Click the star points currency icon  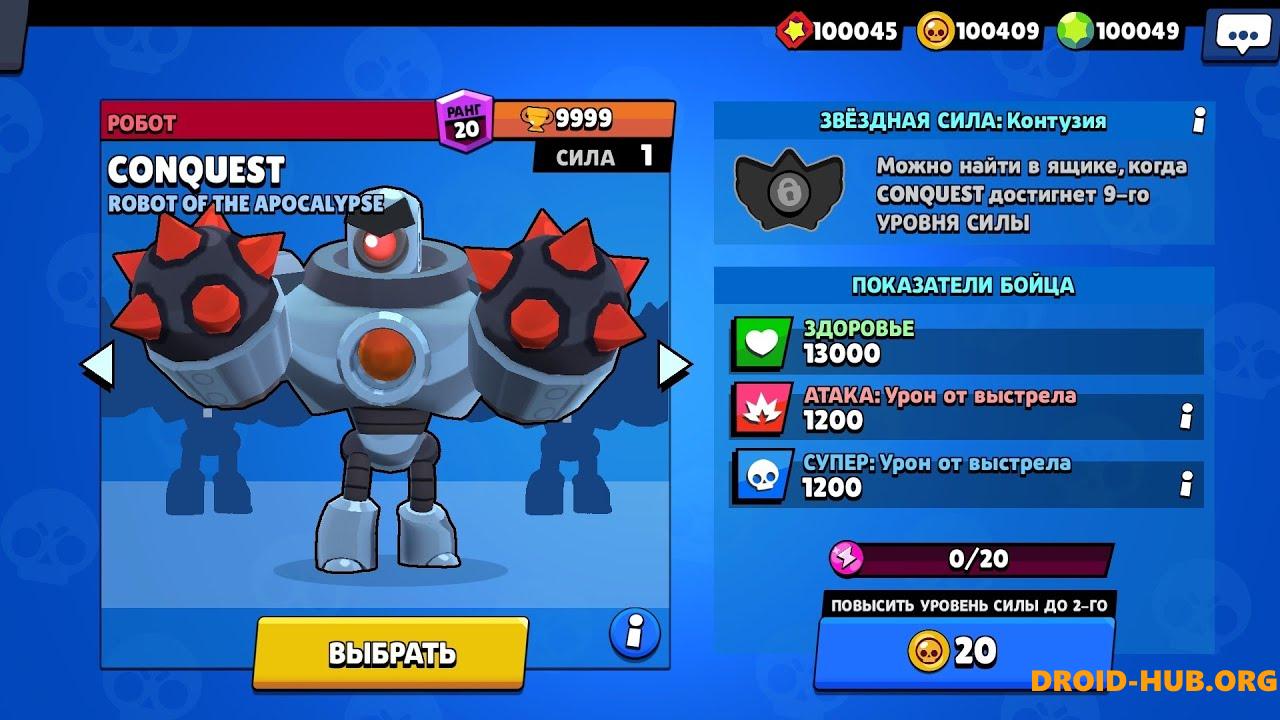click(795, 30)
